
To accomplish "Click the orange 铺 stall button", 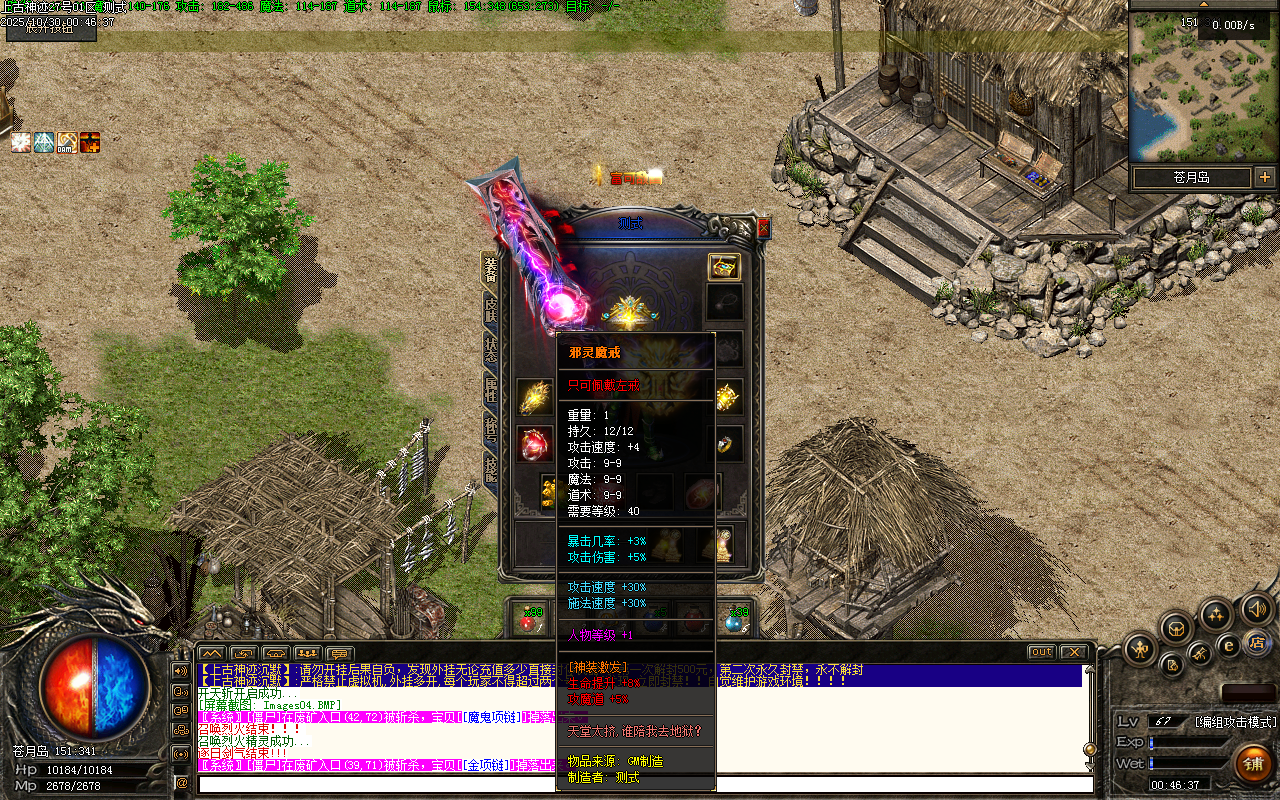I will (x=1252, y=765).
